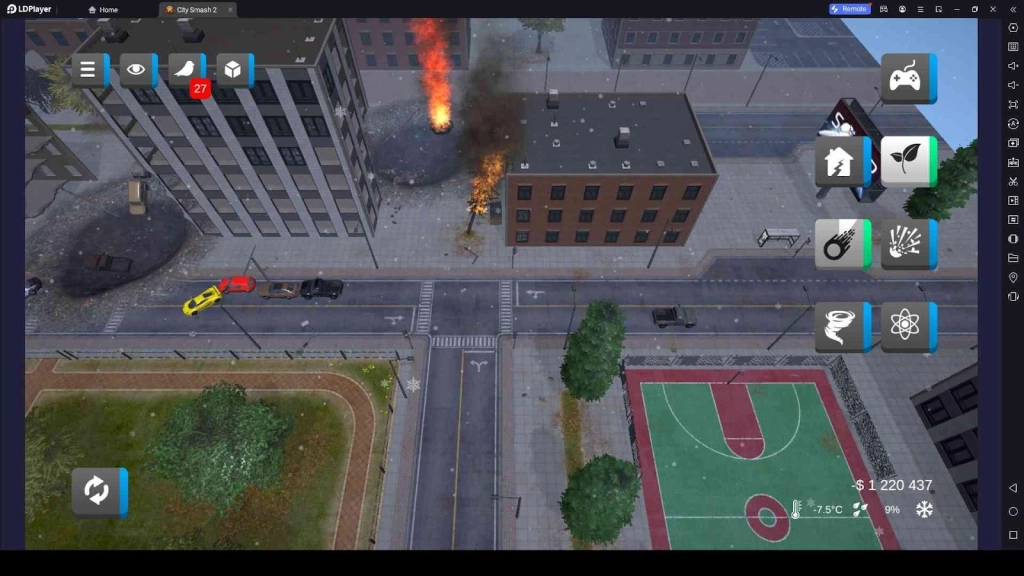
Task: Select the leaf nature category
Action: tap(906, 161)
